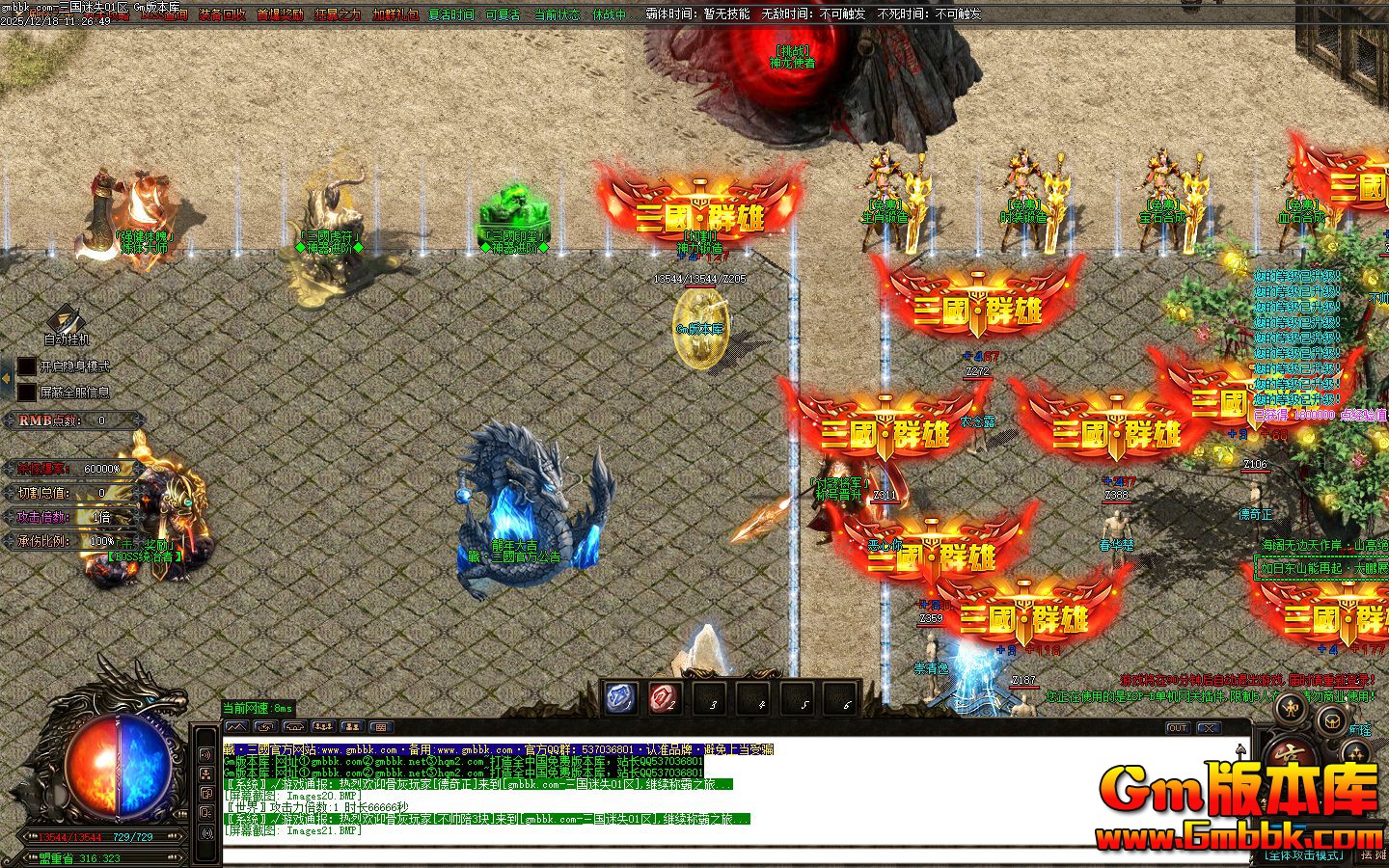1389x868 pixels.
Task: Open the minimap icon above the chat window
Action: tap(236, 725)
